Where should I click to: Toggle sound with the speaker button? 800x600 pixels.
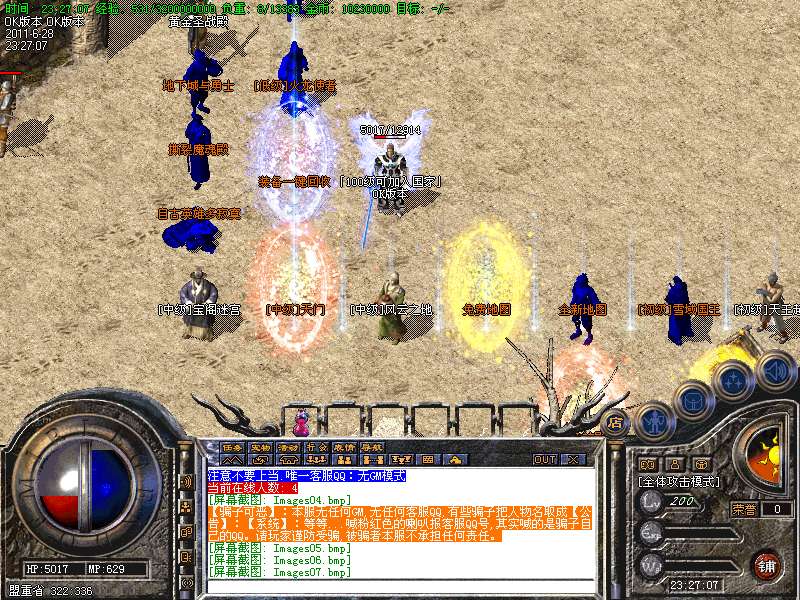tap(774, 370)
